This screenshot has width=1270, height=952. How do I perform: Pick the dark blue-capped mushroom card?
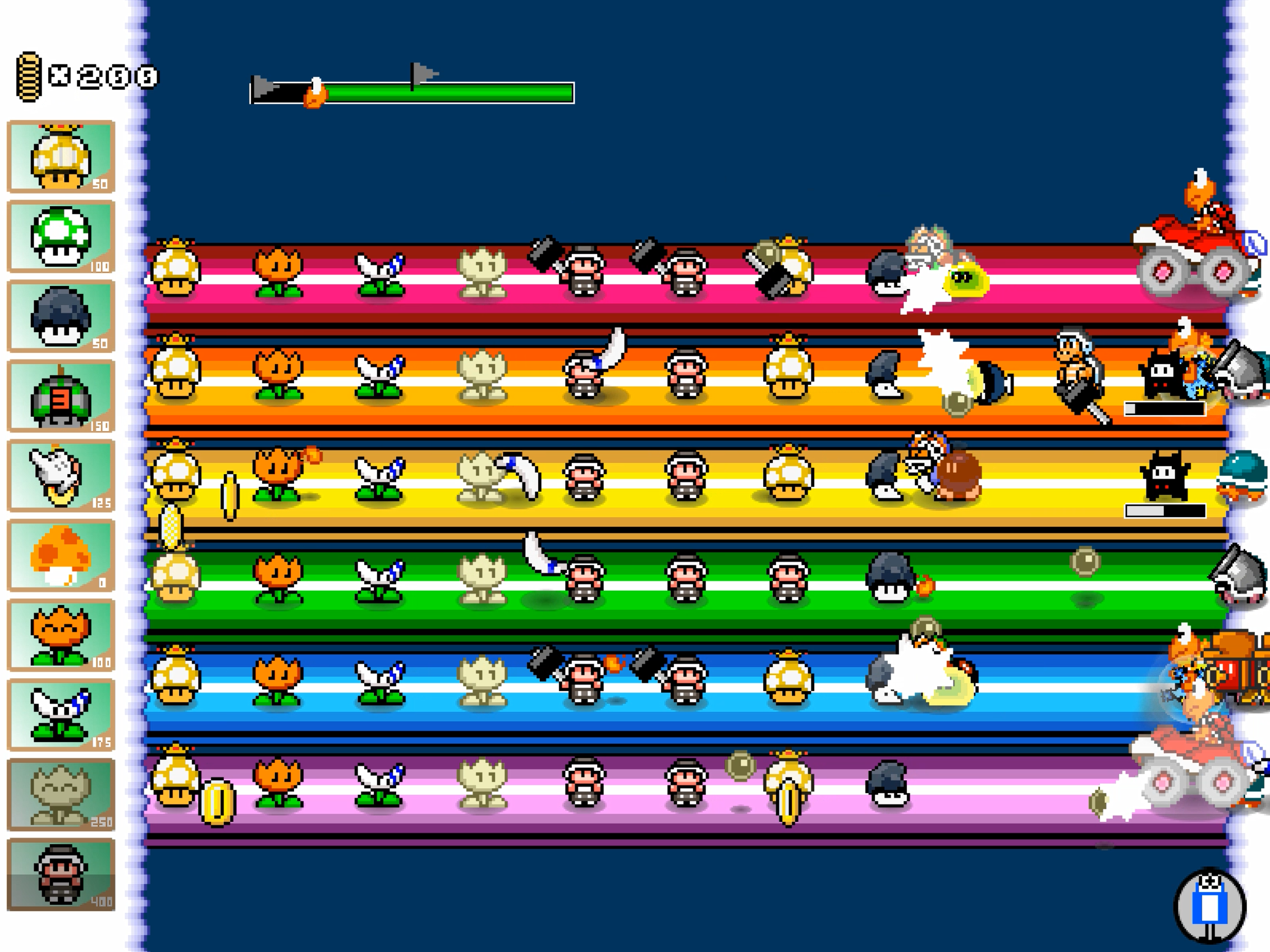[61, 316]
